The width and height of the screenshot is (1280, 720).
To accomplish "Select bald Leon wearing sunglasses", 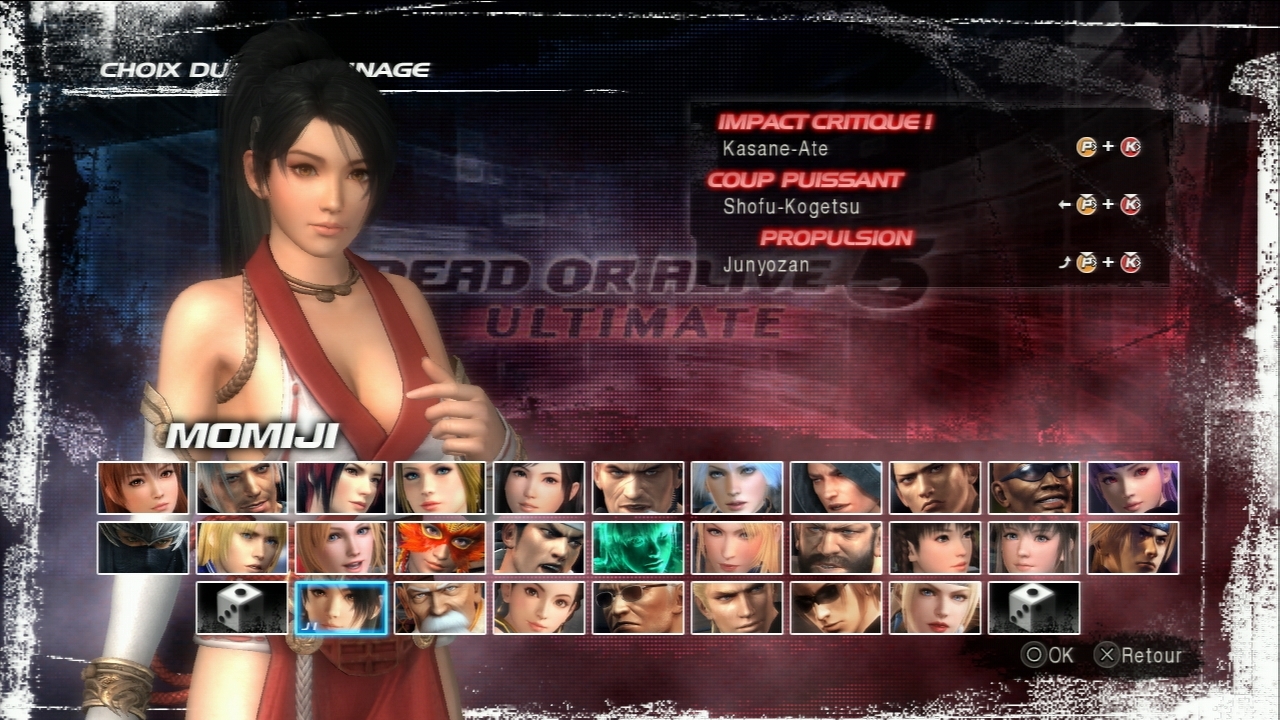I will [x=638, y=608].
